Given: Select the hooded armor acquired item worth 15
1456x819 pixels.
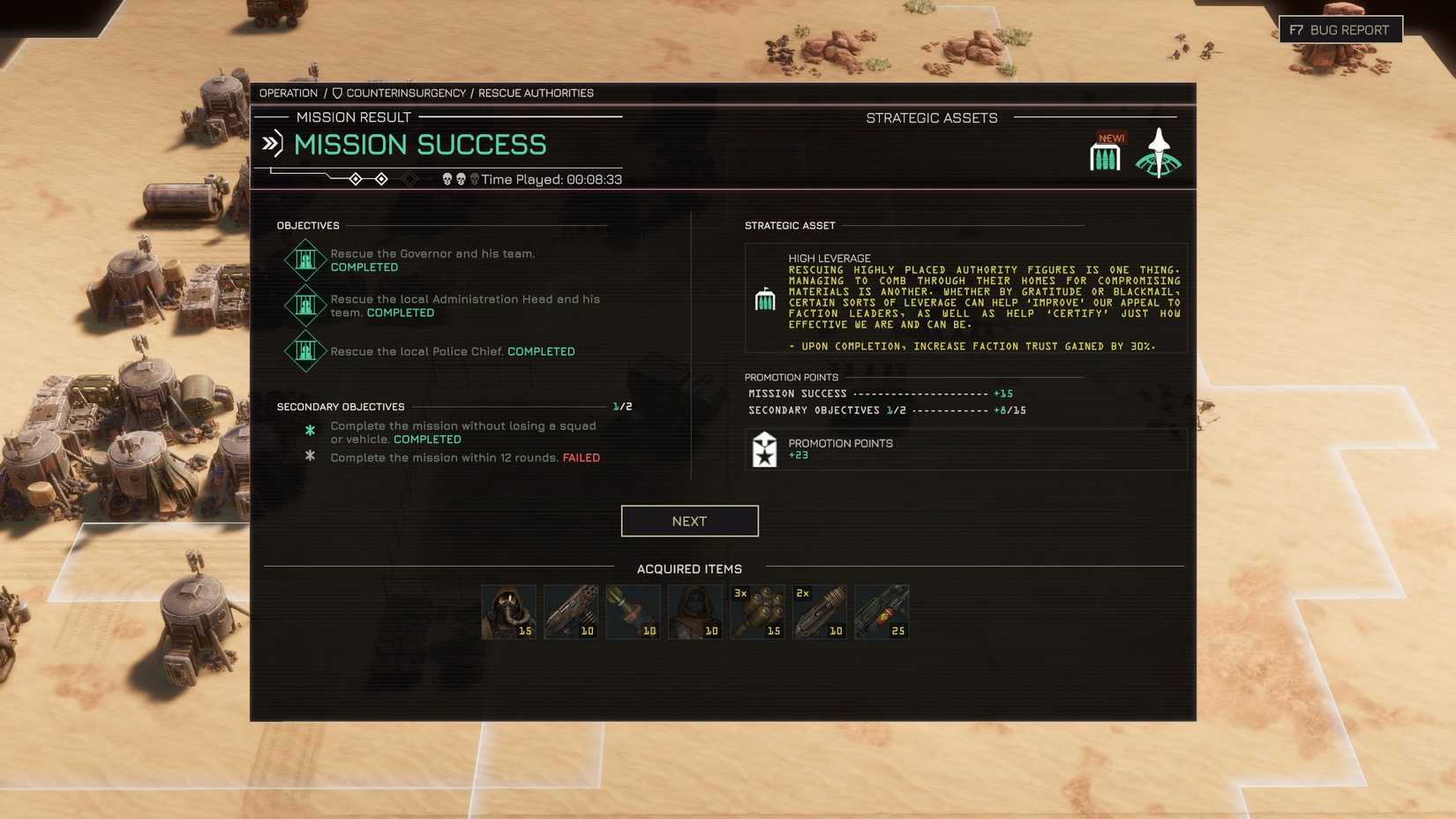Looking at the screenshot, I should click(x=507, y=610).
